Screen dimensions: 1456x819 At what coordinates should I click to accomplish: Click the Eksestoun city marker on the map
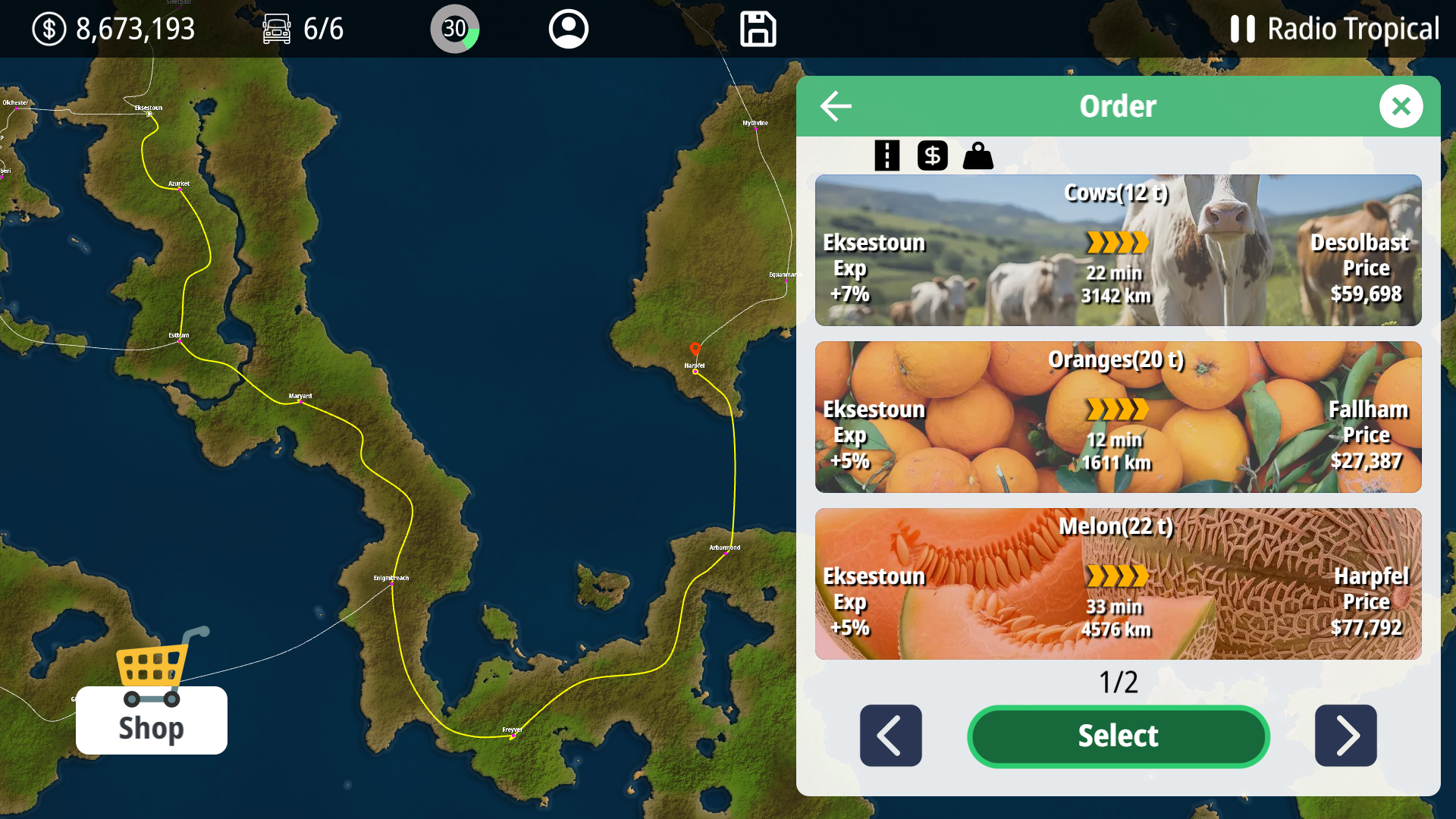(149, 114)
